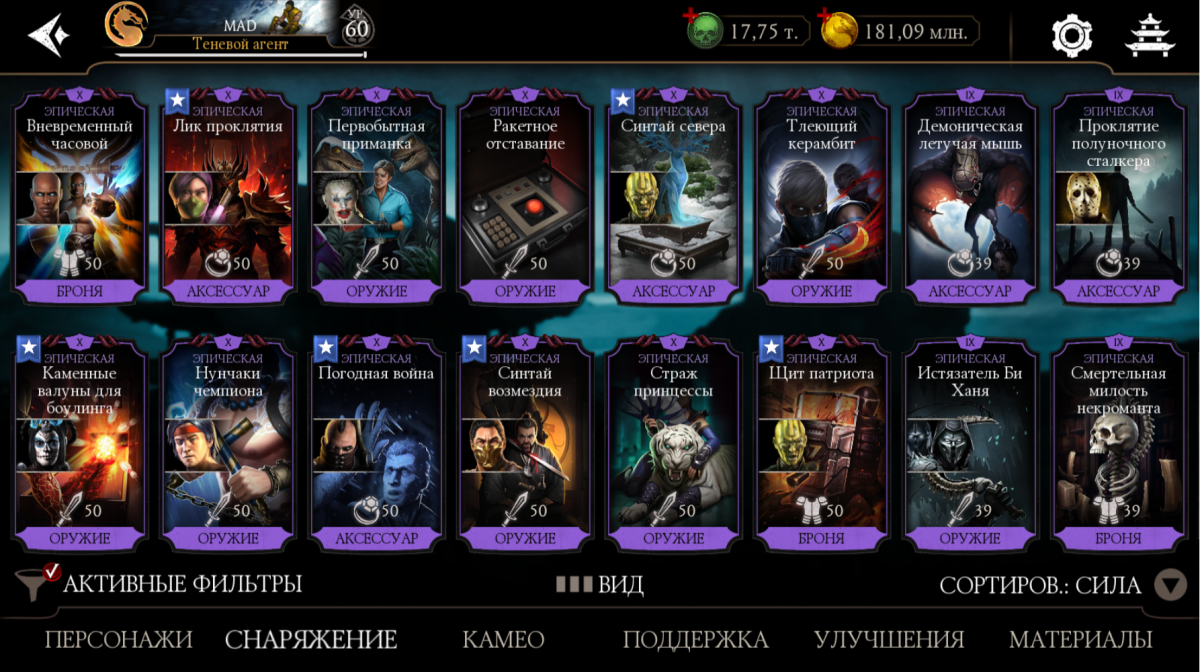Viewport: 1200px width, 672px height.
Task: Switch to the Материалы tab
Action: 1080,640
